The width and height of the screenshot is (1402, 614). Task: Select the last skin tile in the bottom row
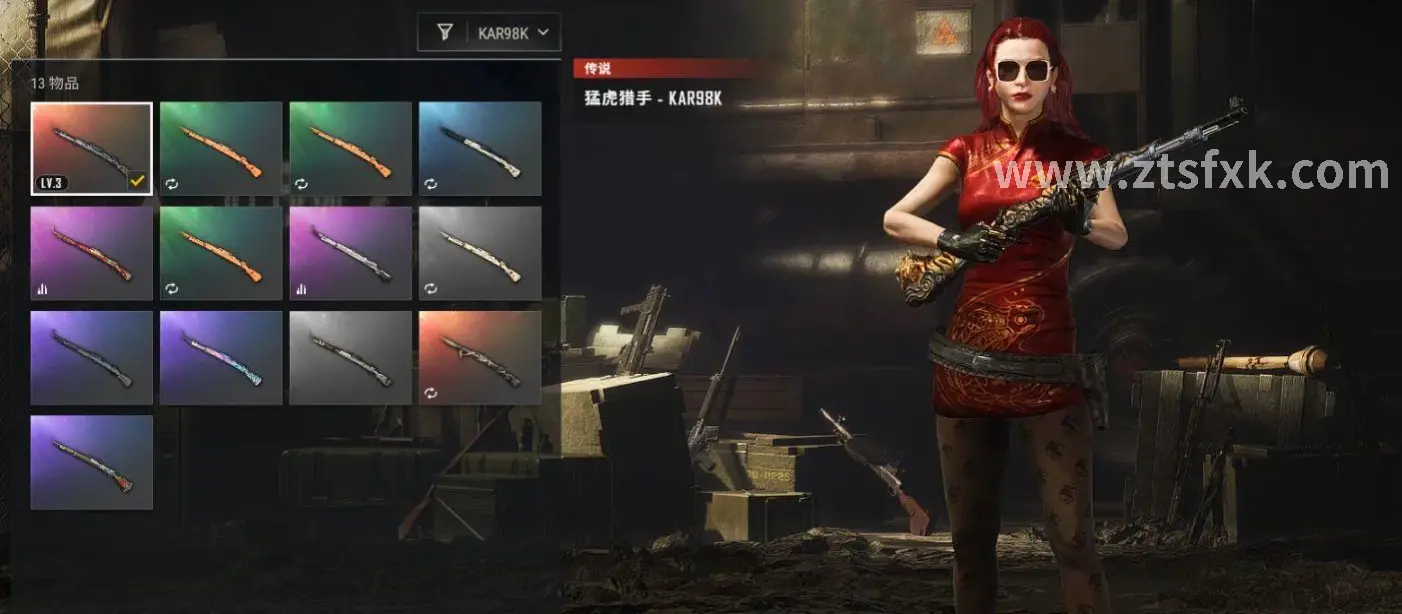92,462
